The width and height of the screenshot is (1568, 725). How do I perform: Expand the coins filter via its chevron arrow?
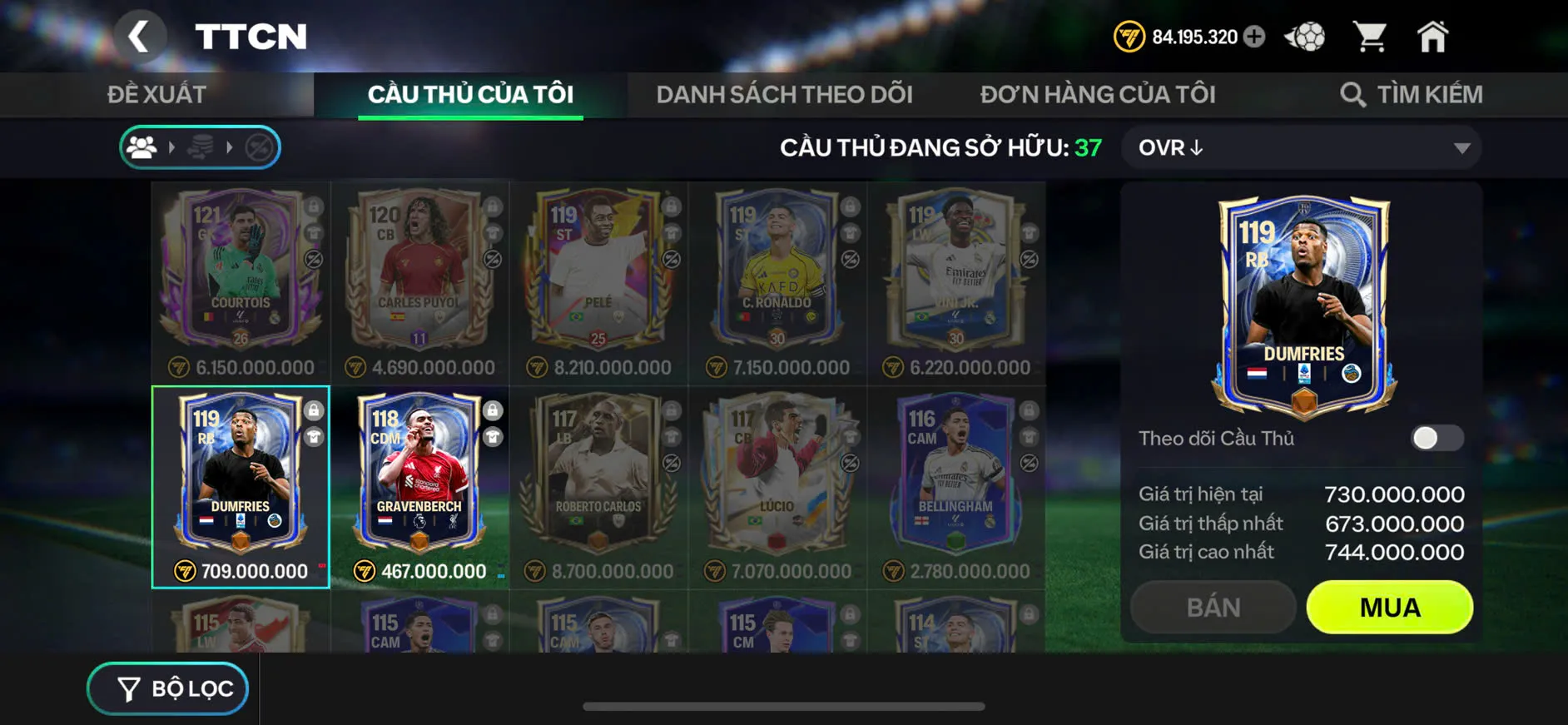click(231, 147)
